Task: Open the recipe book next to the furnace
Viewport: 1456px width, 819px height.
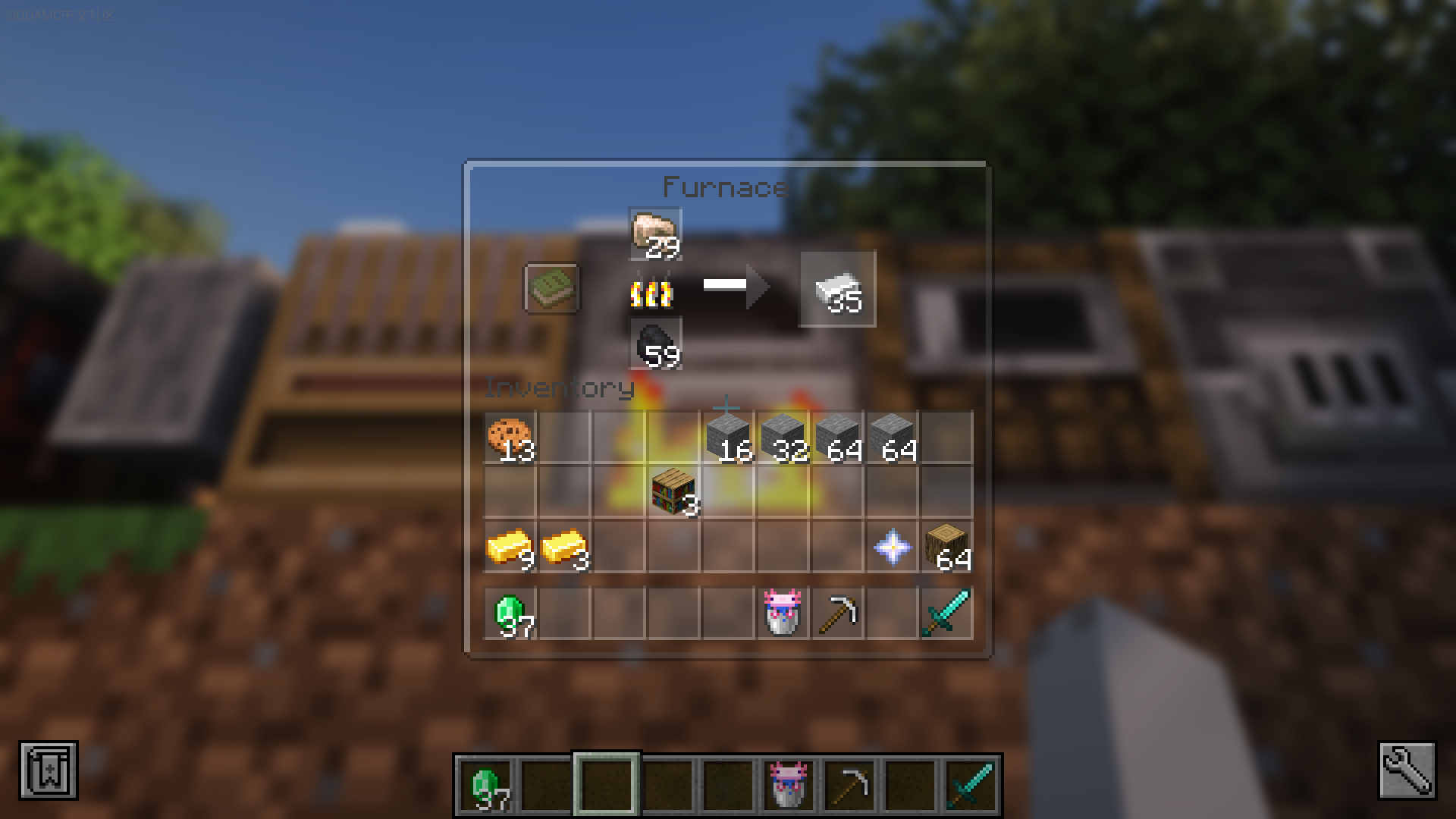Action: click(551, 290)
